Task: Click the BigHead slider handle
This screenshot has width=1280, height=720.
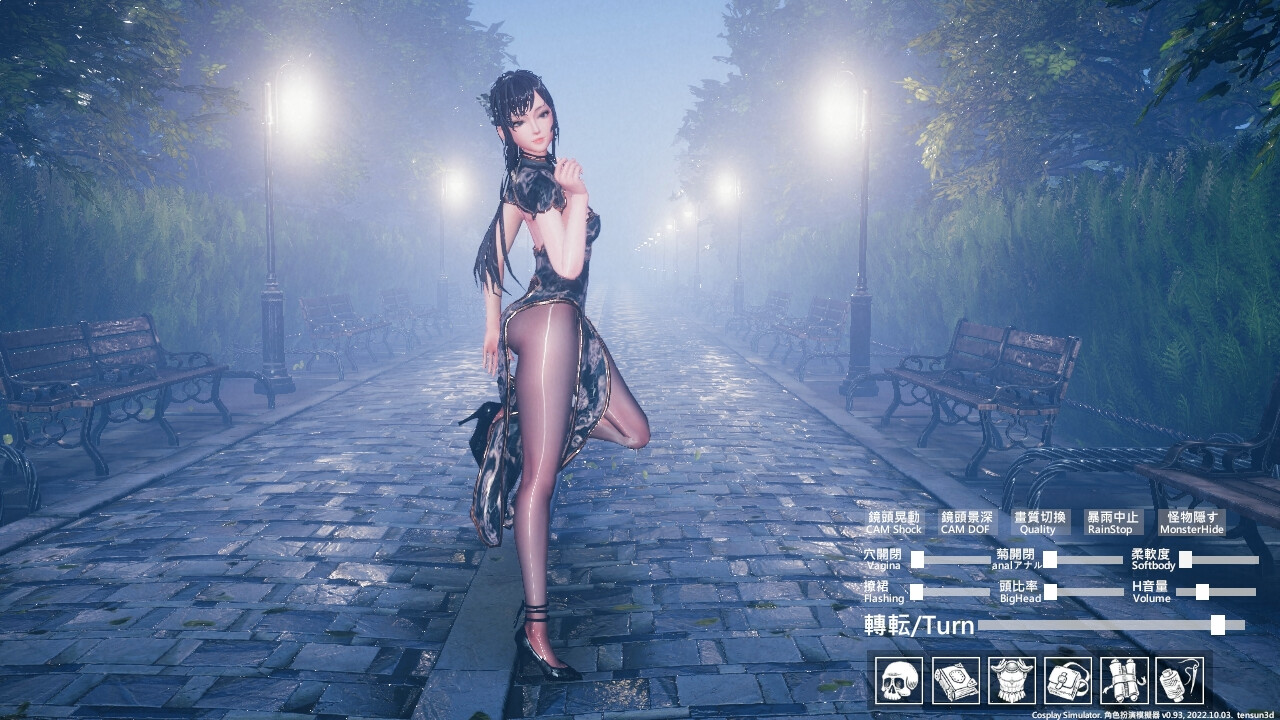Action: coord(1050,592)
